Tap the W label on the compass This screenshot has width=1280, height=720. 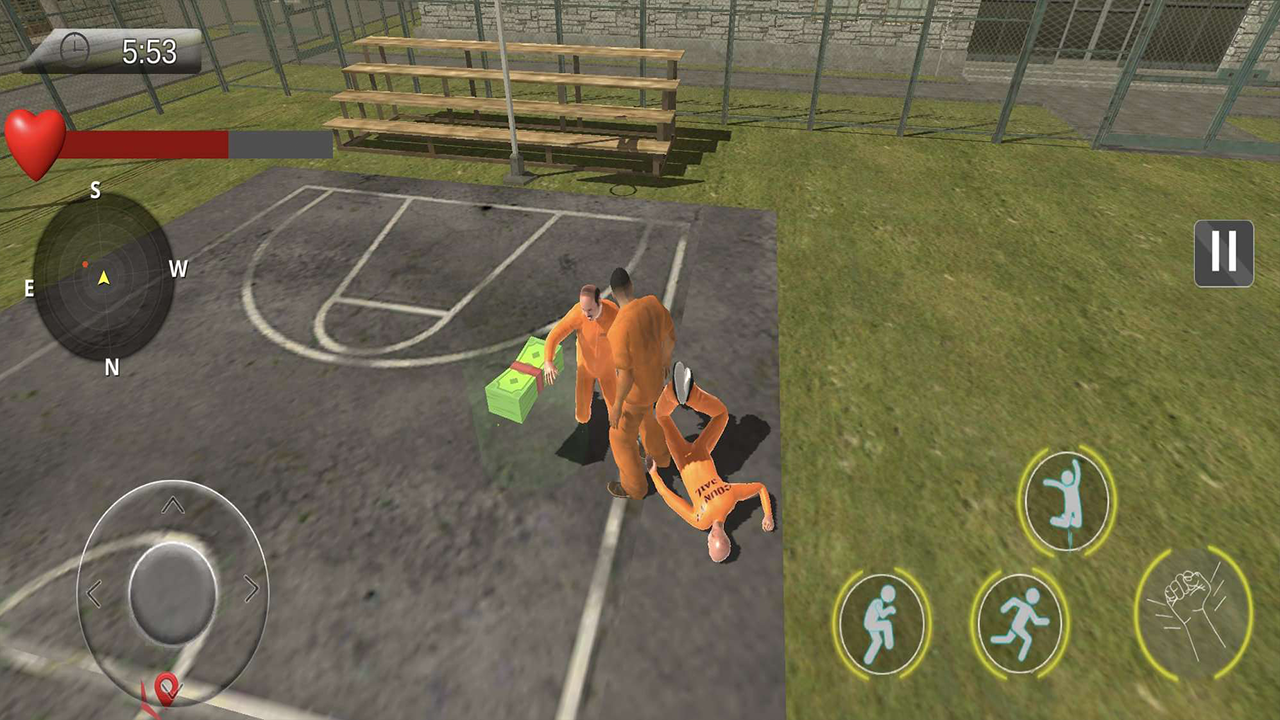tap(178, 269)
